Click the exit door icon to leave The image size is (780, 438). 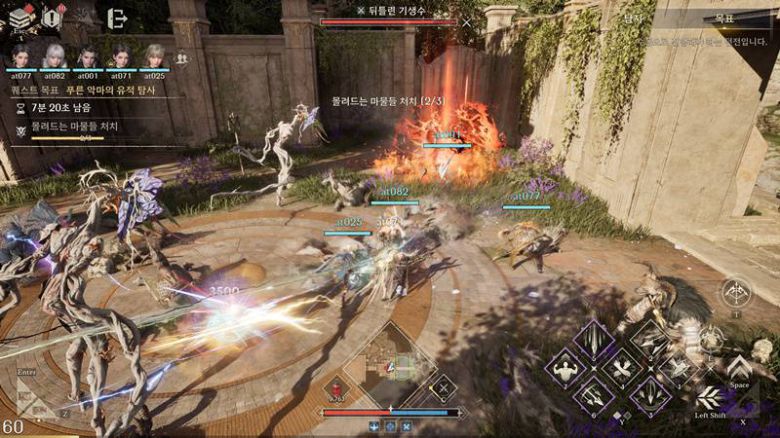pos(116,18)
